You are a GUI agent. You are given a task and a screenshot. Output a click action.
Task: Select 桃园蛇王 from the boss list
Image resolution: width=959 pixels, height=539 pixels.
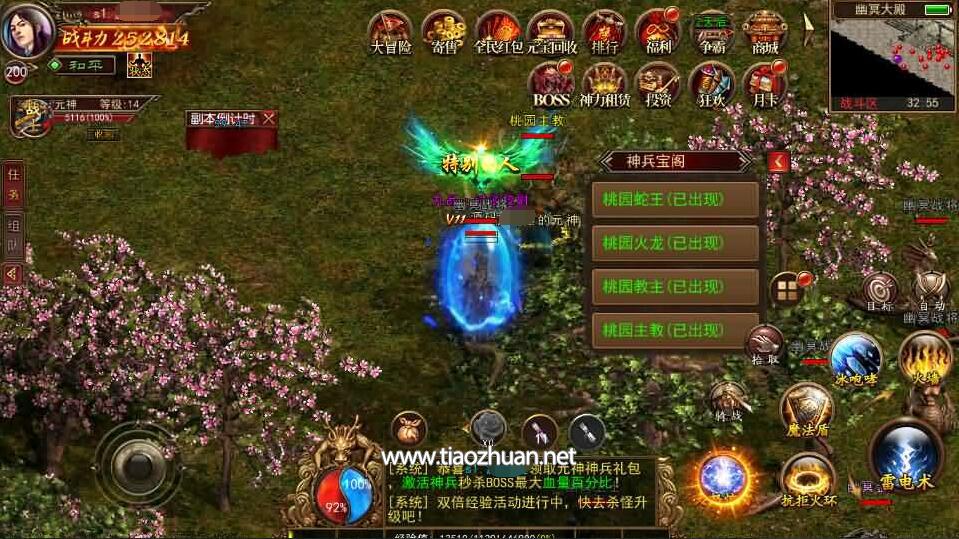click(x=675, y=199)
